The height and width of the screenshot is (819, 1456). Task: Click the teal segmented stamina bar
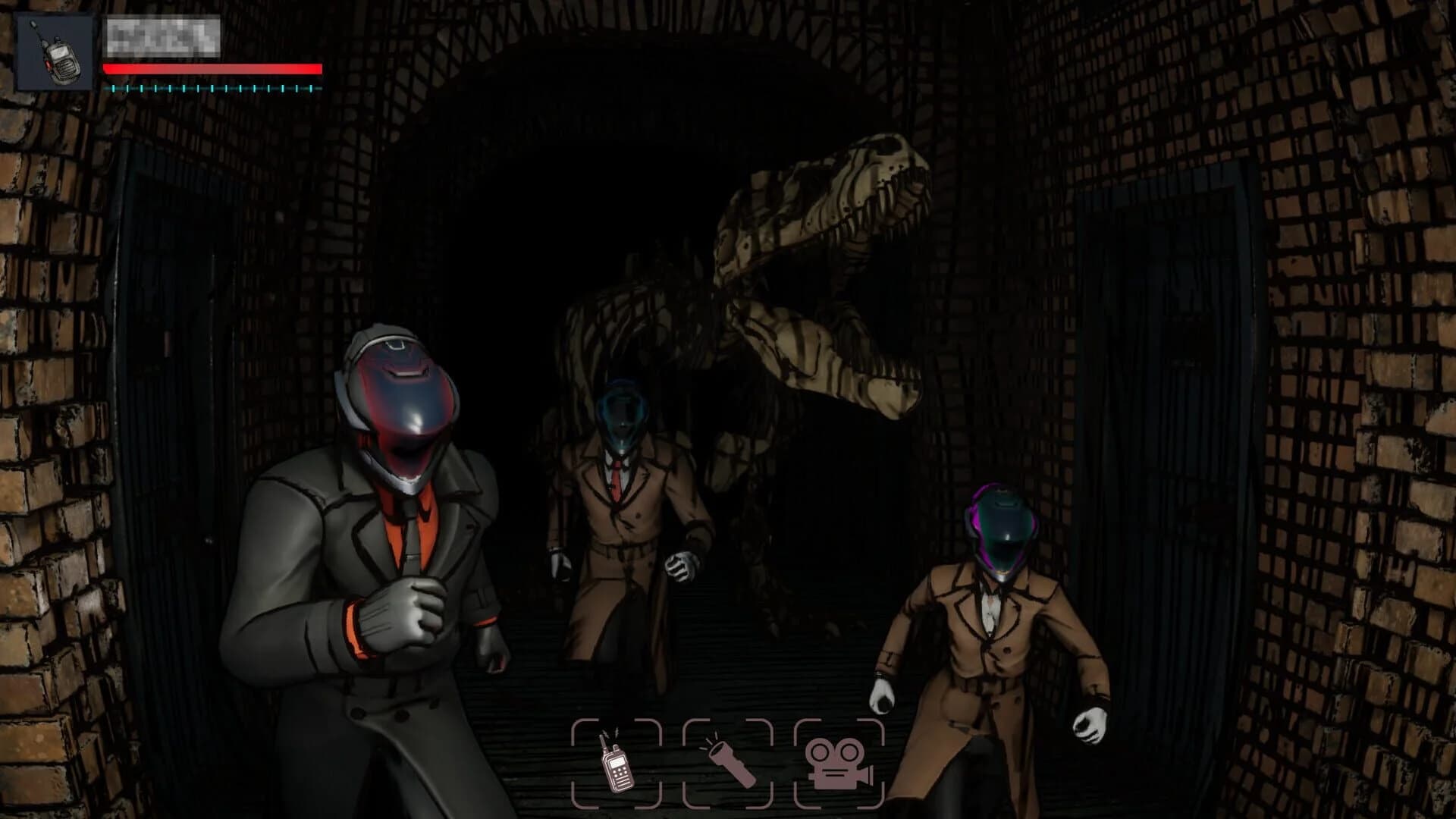[212, 87]
